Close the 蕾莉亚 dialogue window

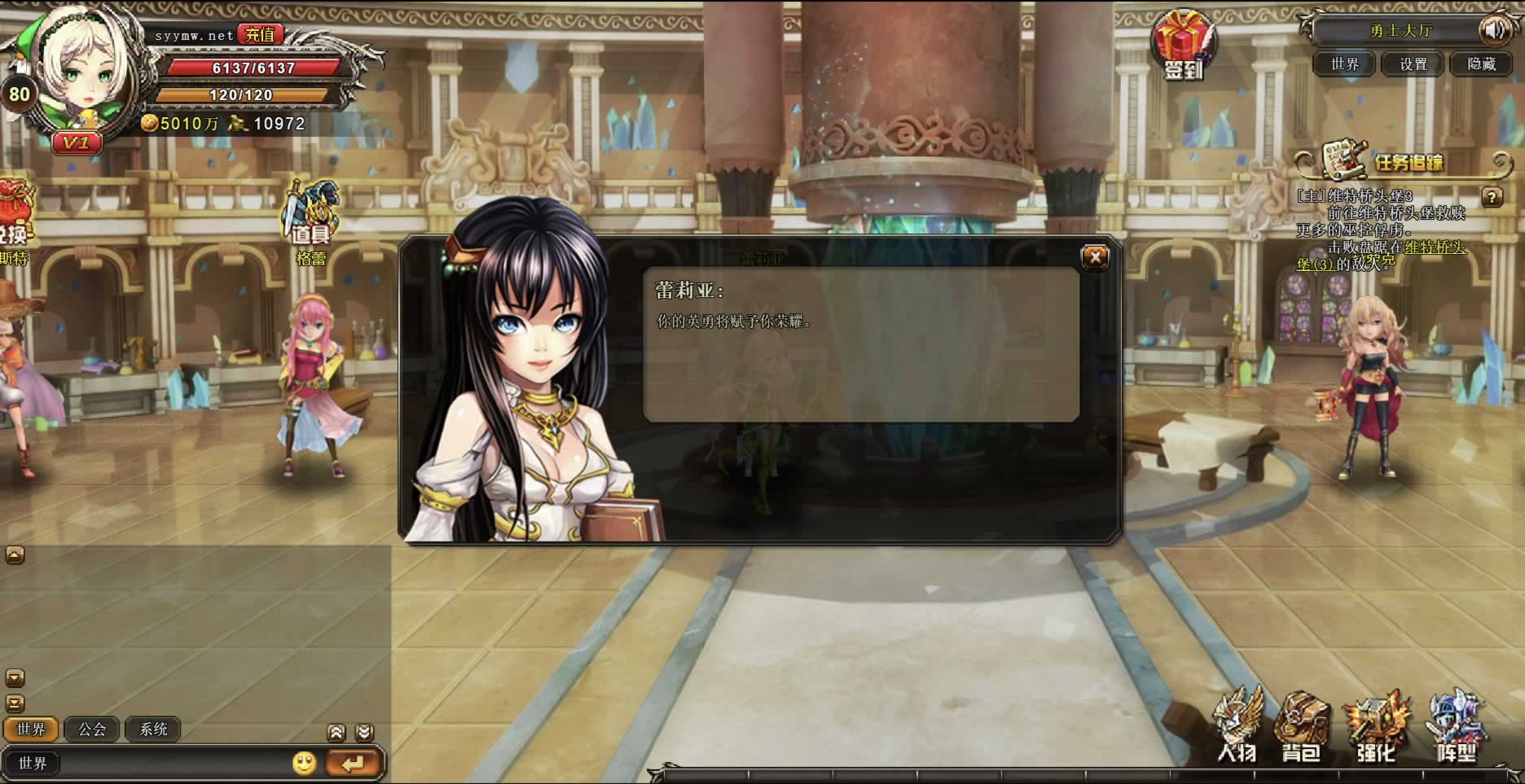point(1095,257)
